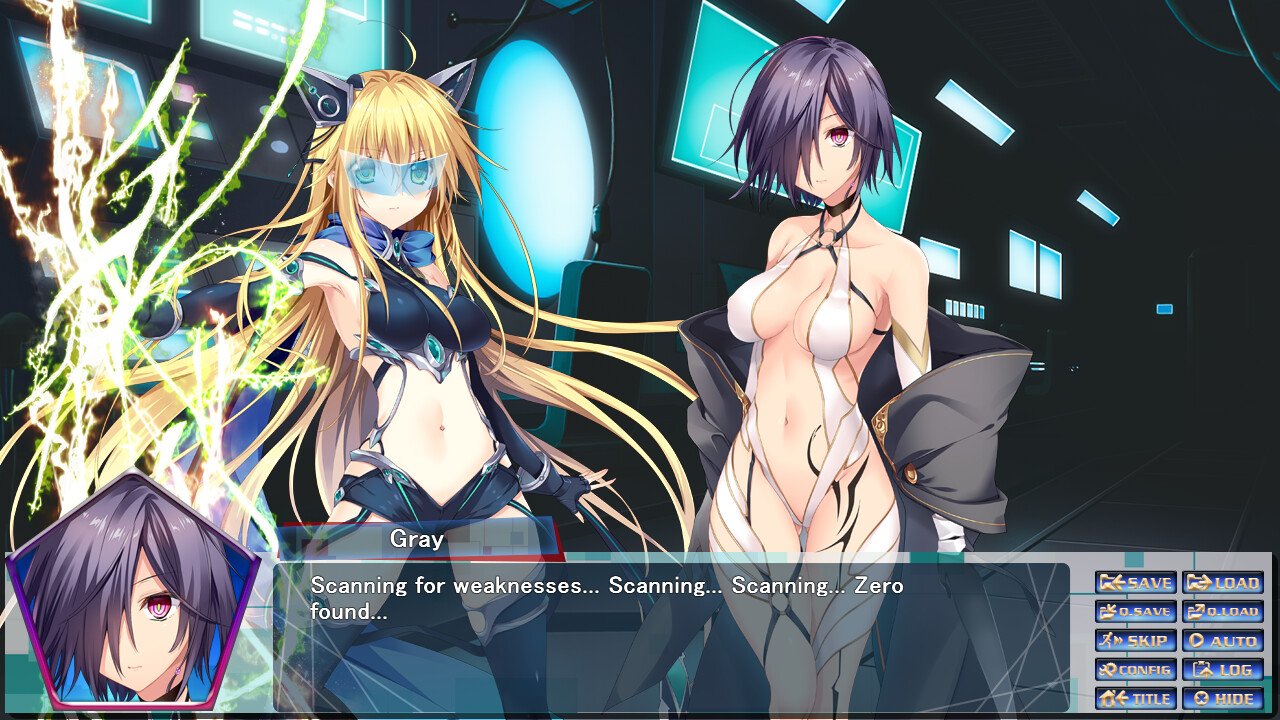The height and width of the screenshot is (720, 1280).
Task: Click the SAVE button
Action: [x=1135, y=583]
